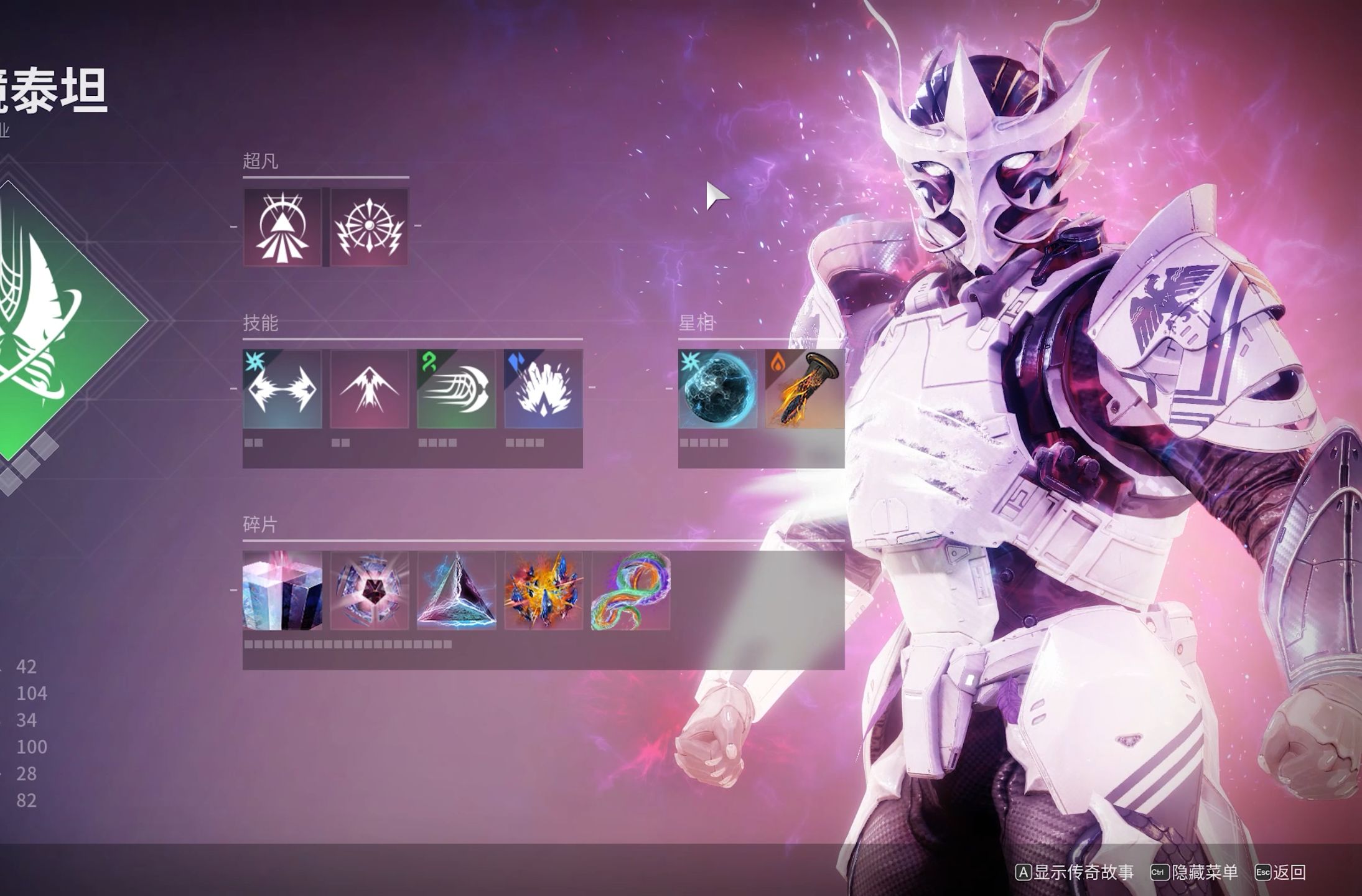The height and width of the screenshot is (896, 1362).
Task: Choose the flaming hammer aspect slot
Action: tap(805, 389)
